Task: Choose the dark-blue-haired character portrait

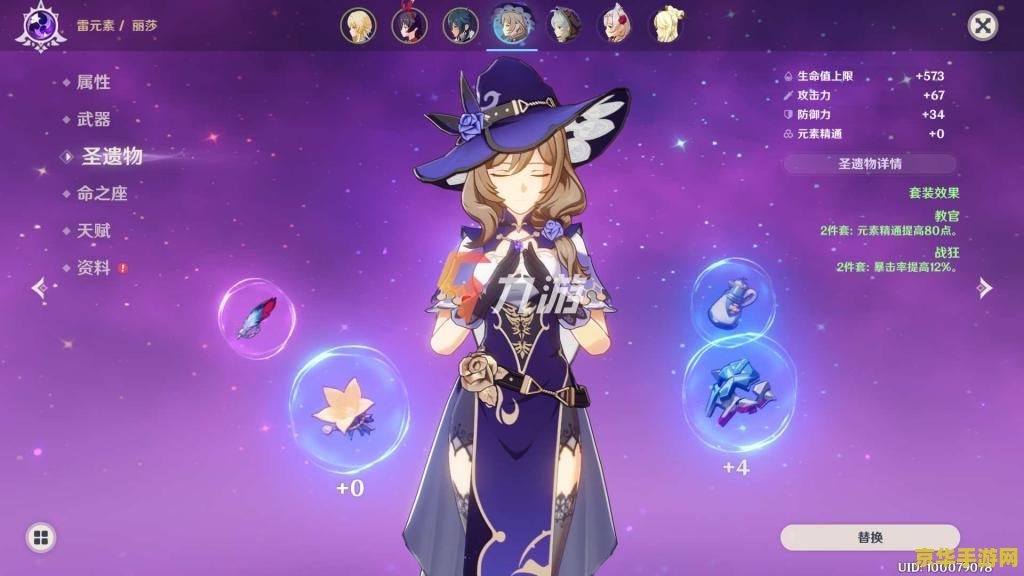Action: [x=462, y=25]
